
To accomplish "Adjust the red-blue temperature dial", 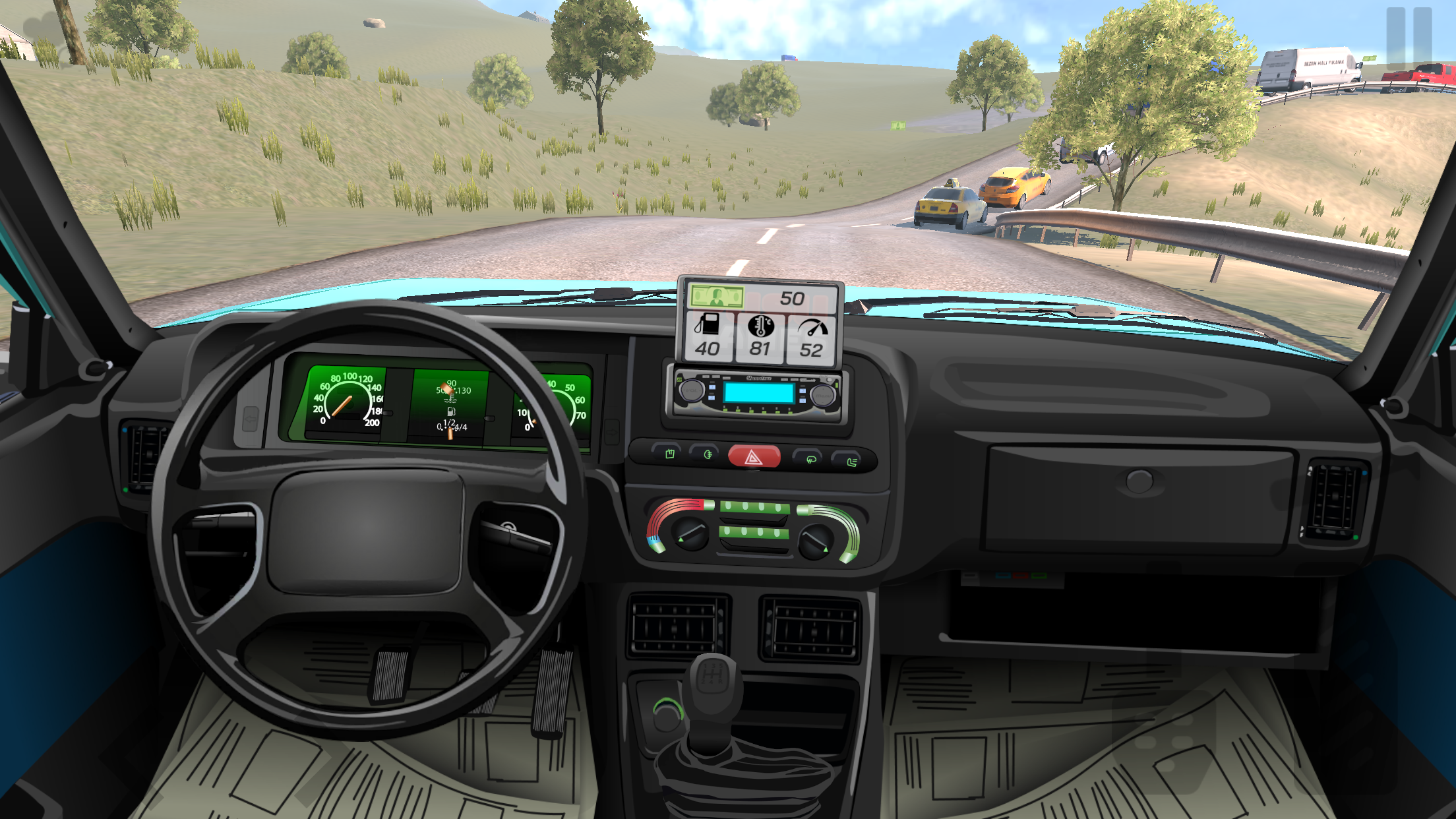I will pos(690,535).
